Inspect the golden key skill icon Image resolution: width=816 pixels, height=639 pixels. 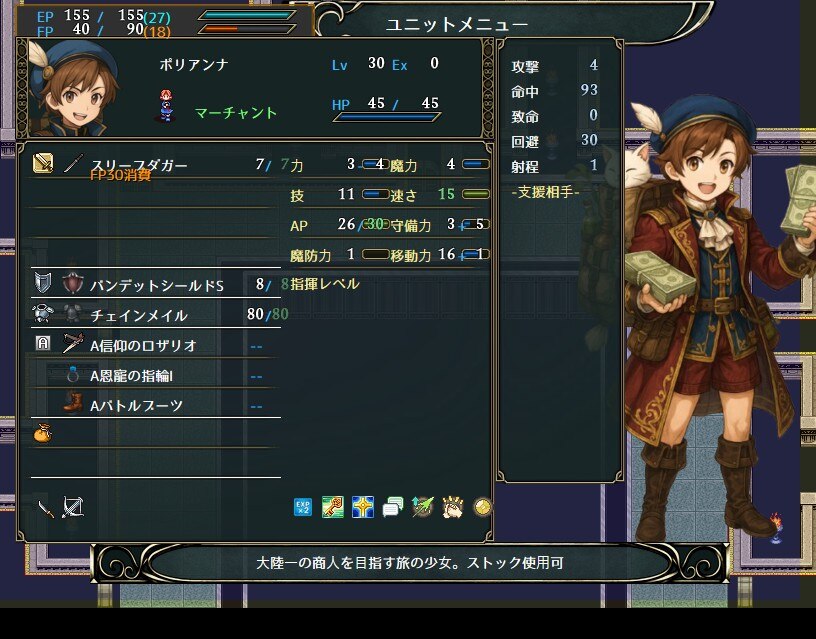point(332,507)
